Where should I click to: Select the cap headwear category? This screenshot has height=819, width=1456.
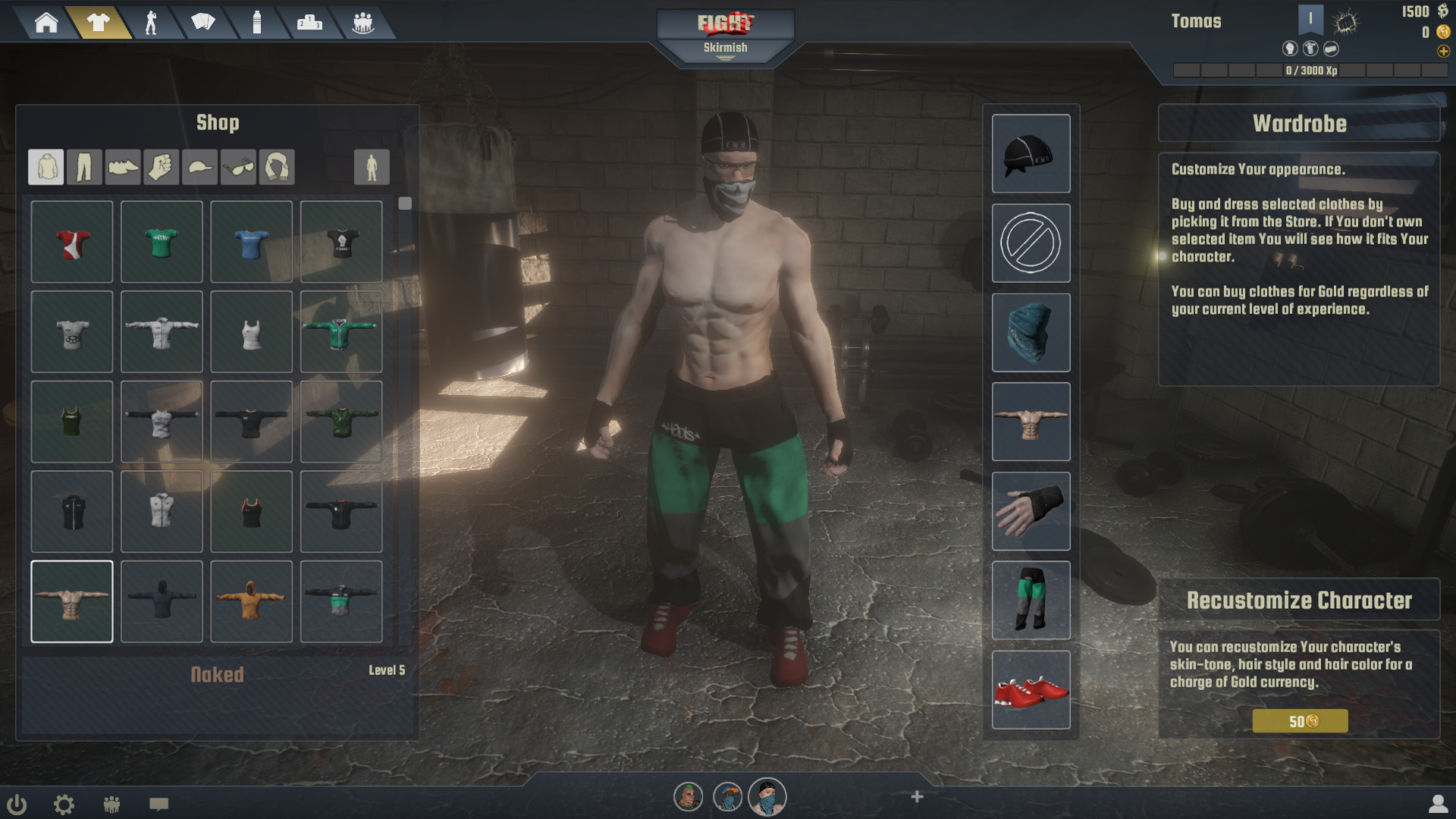tap(199, 167)
